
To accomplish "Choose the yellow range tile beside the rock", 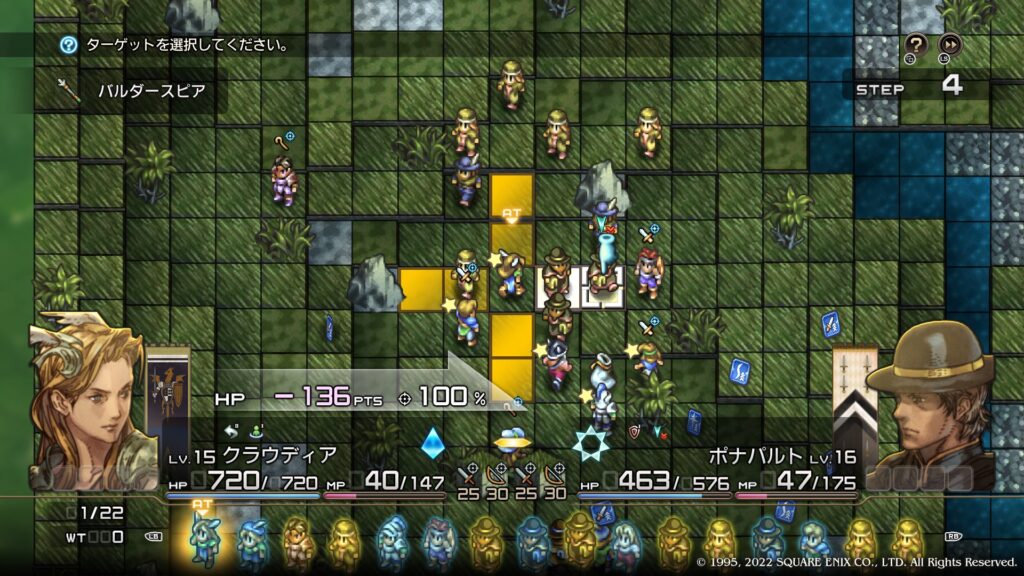I will [421, 288].
